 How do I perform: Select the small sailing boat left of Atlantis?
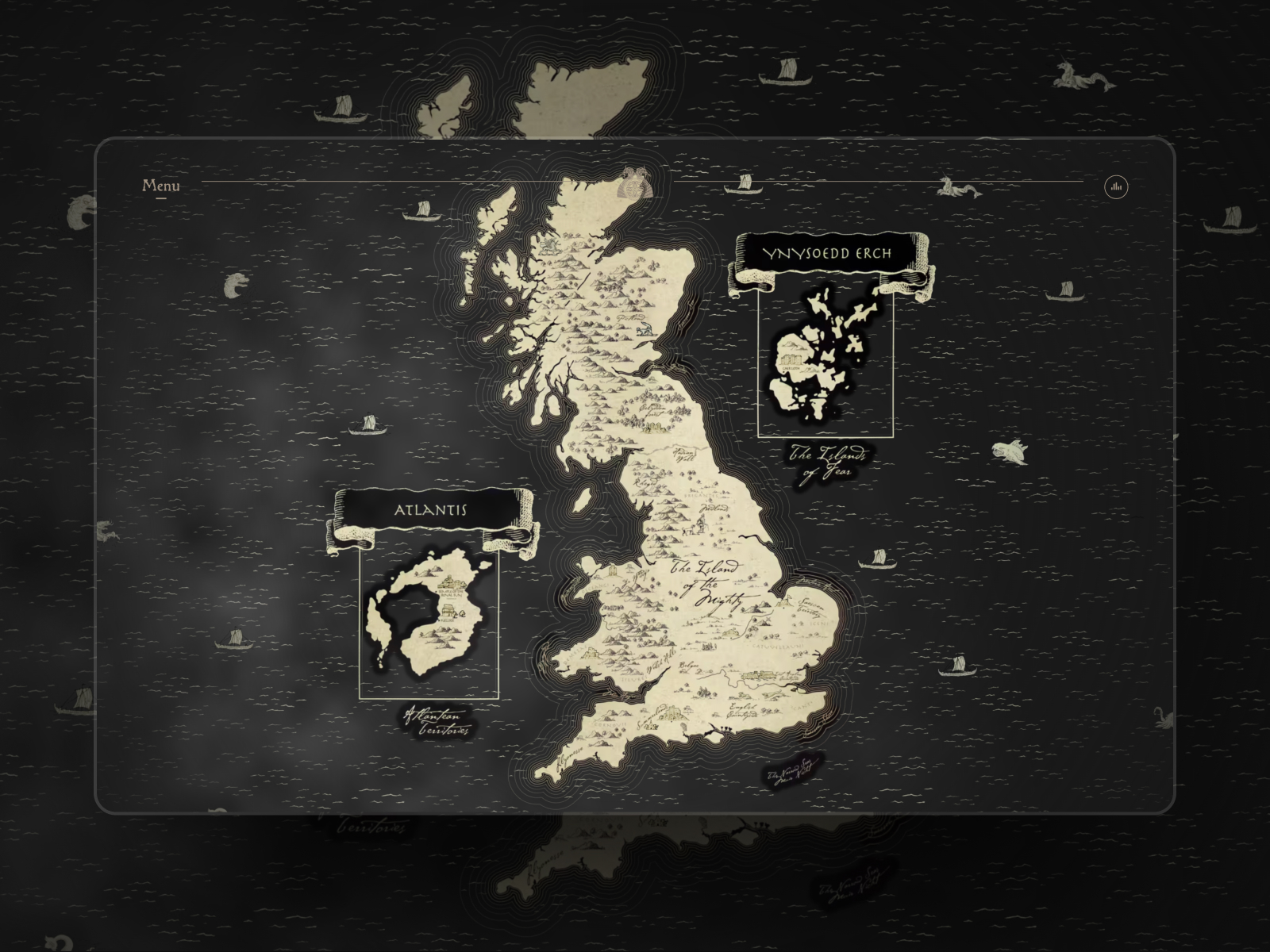click(234, 640)
